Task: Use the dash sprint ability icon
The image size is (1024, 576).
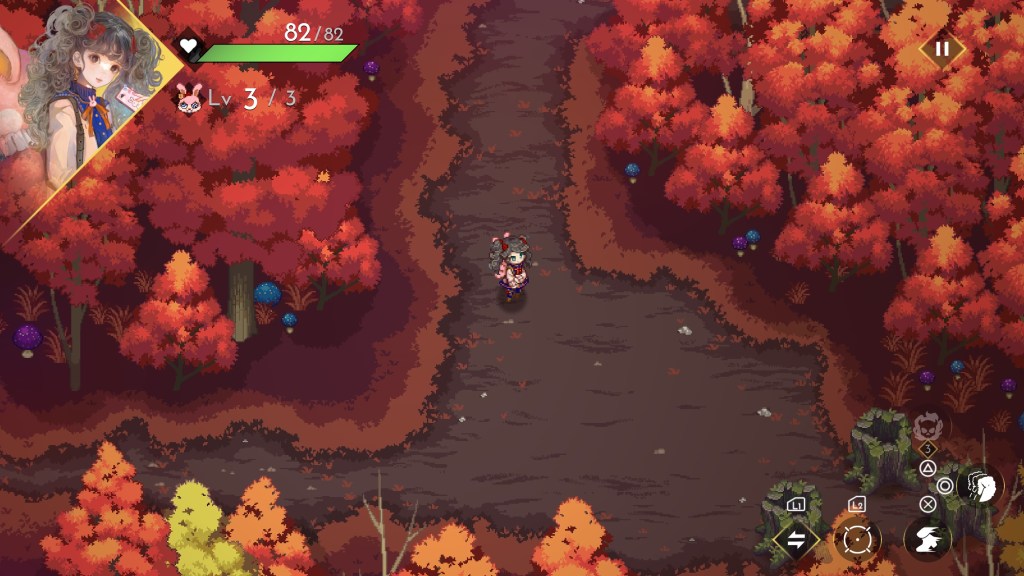Action: coord(927,539)
